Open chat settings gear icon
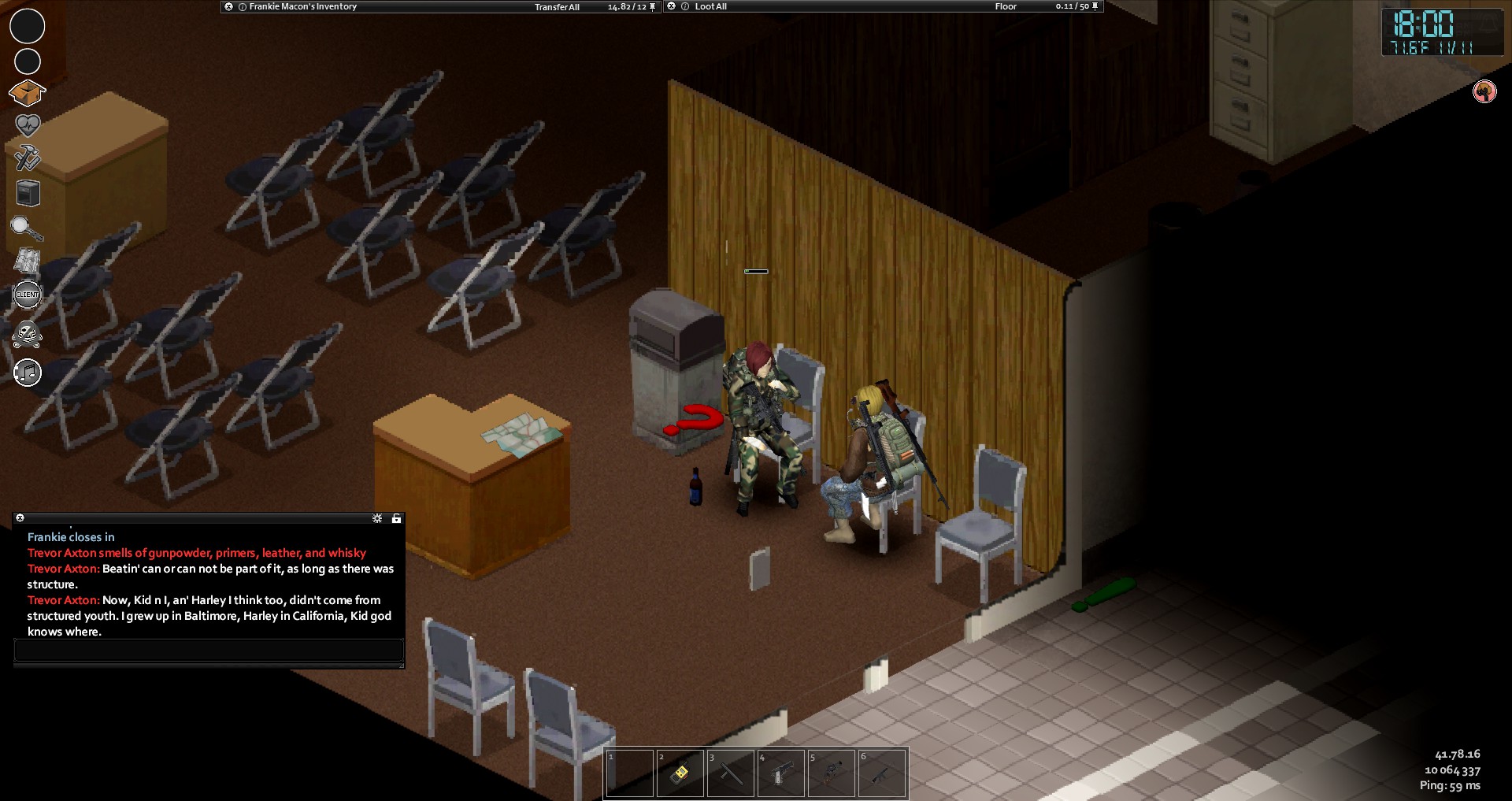The height and width of the screenshot is (801, 1512). pos(377,518)
